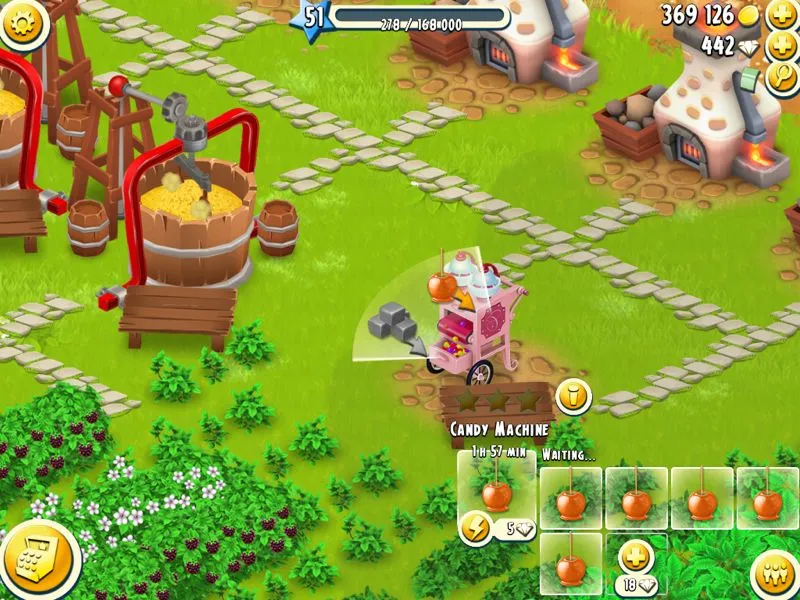The image size is (800, 600).
Task: Buy more diamonds with the plus button
Action: [x=781, y=46]
